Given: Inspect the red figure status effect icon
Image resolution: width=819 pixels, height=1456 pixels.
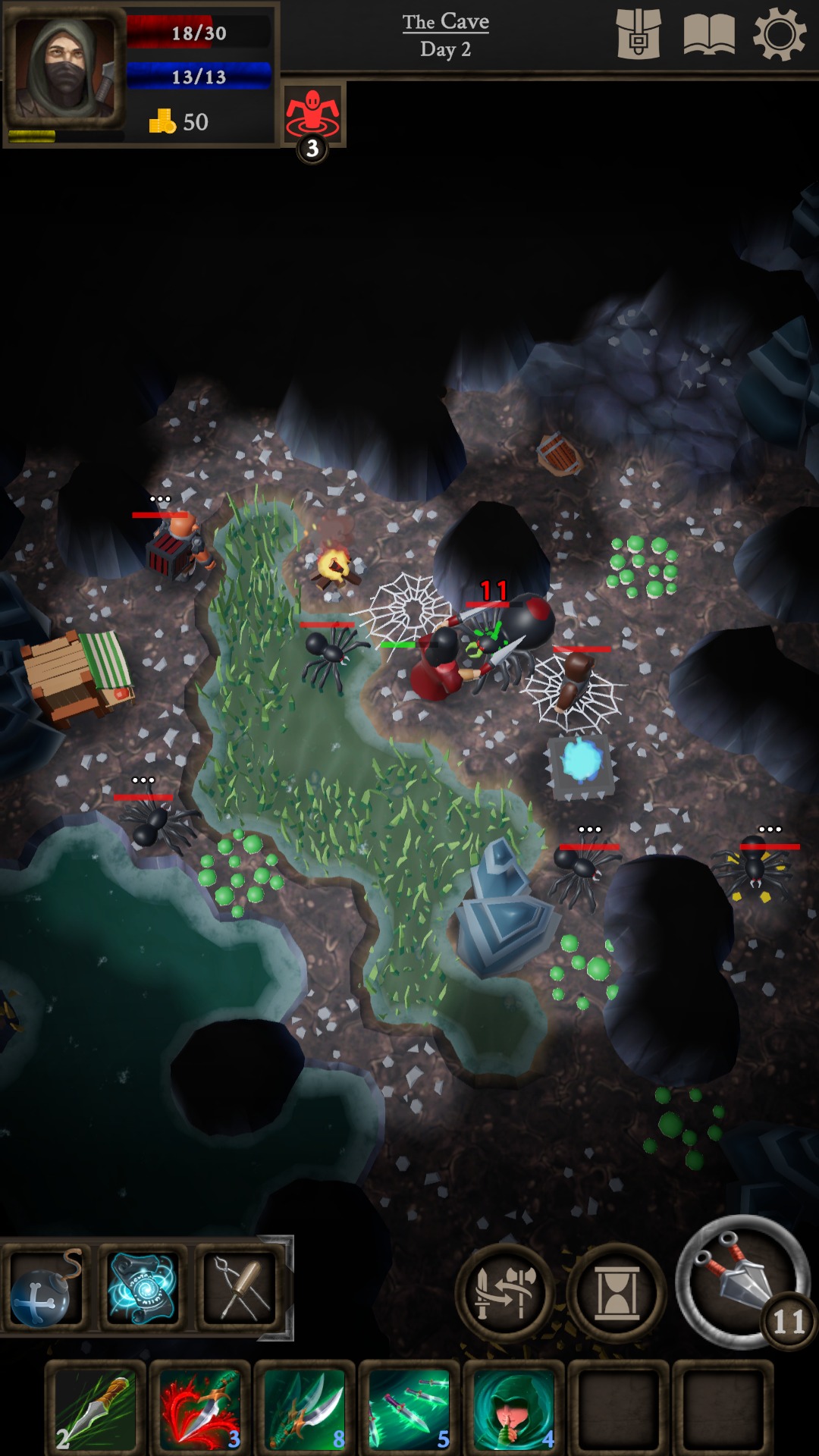Looking at the screenshot, I should 312,114.
